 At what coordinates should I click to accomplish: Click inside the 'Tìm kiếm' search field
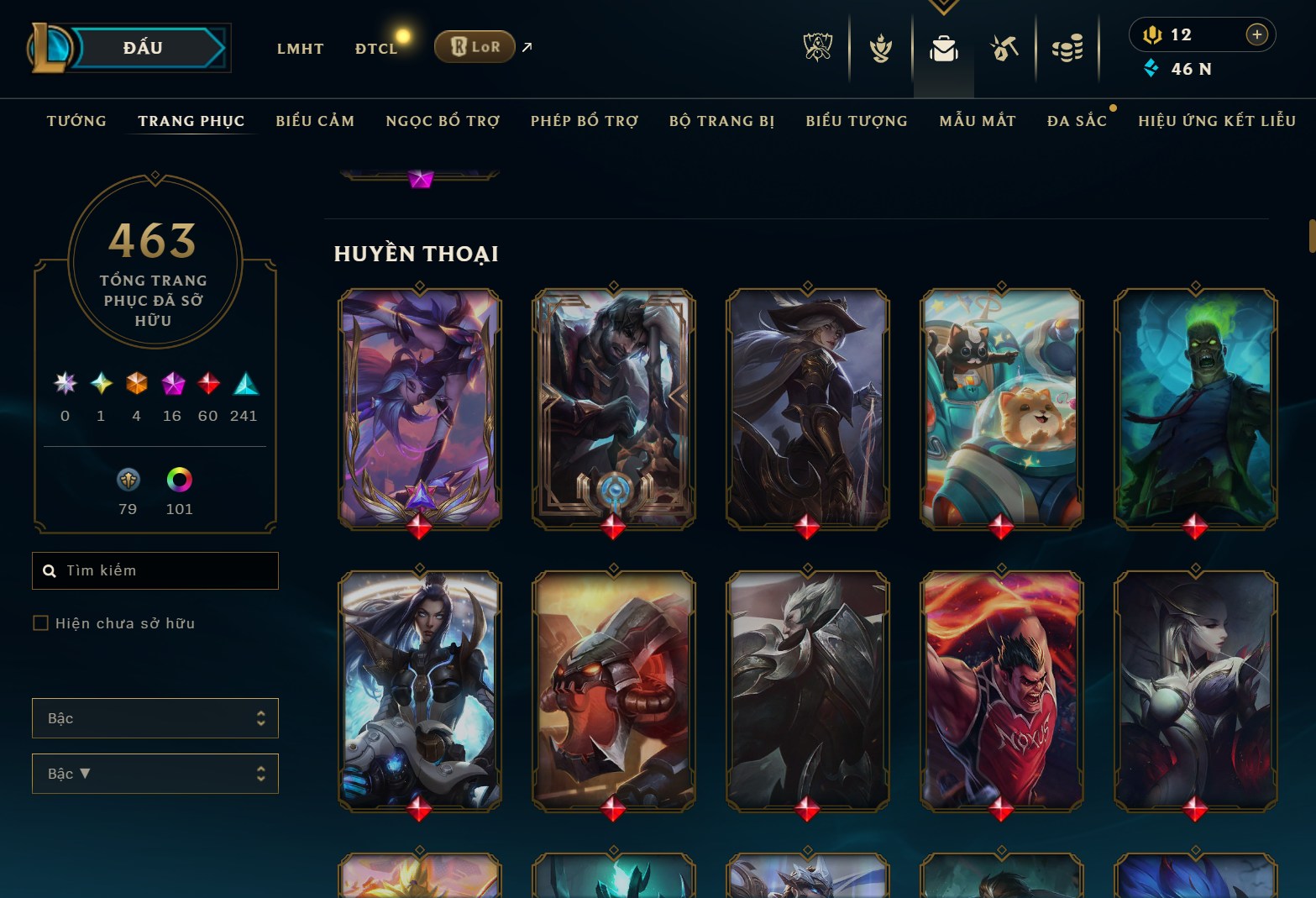coord(155,570)
